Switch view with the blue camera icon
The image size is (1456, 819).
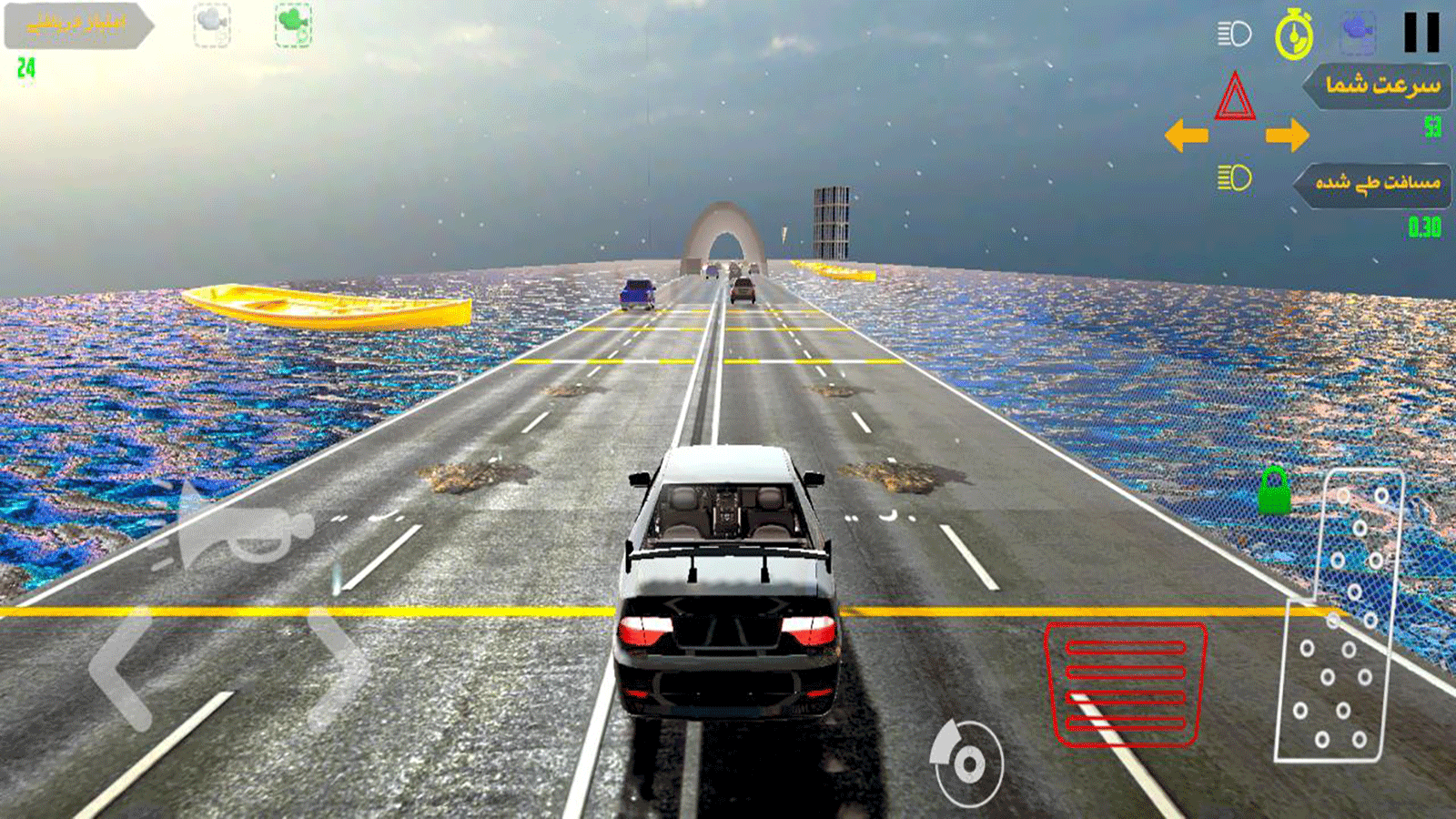pos(1357,32)
